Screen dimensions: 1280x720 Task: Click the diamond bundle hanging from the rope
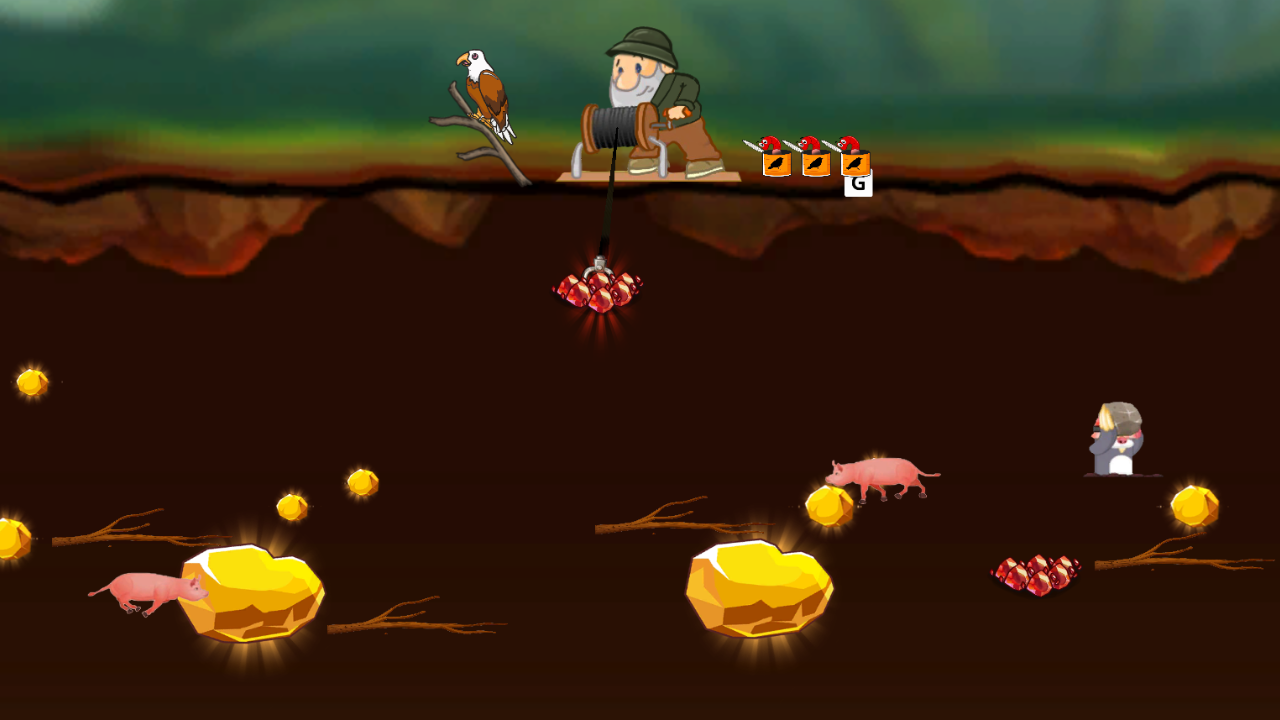tap(600, 290)
